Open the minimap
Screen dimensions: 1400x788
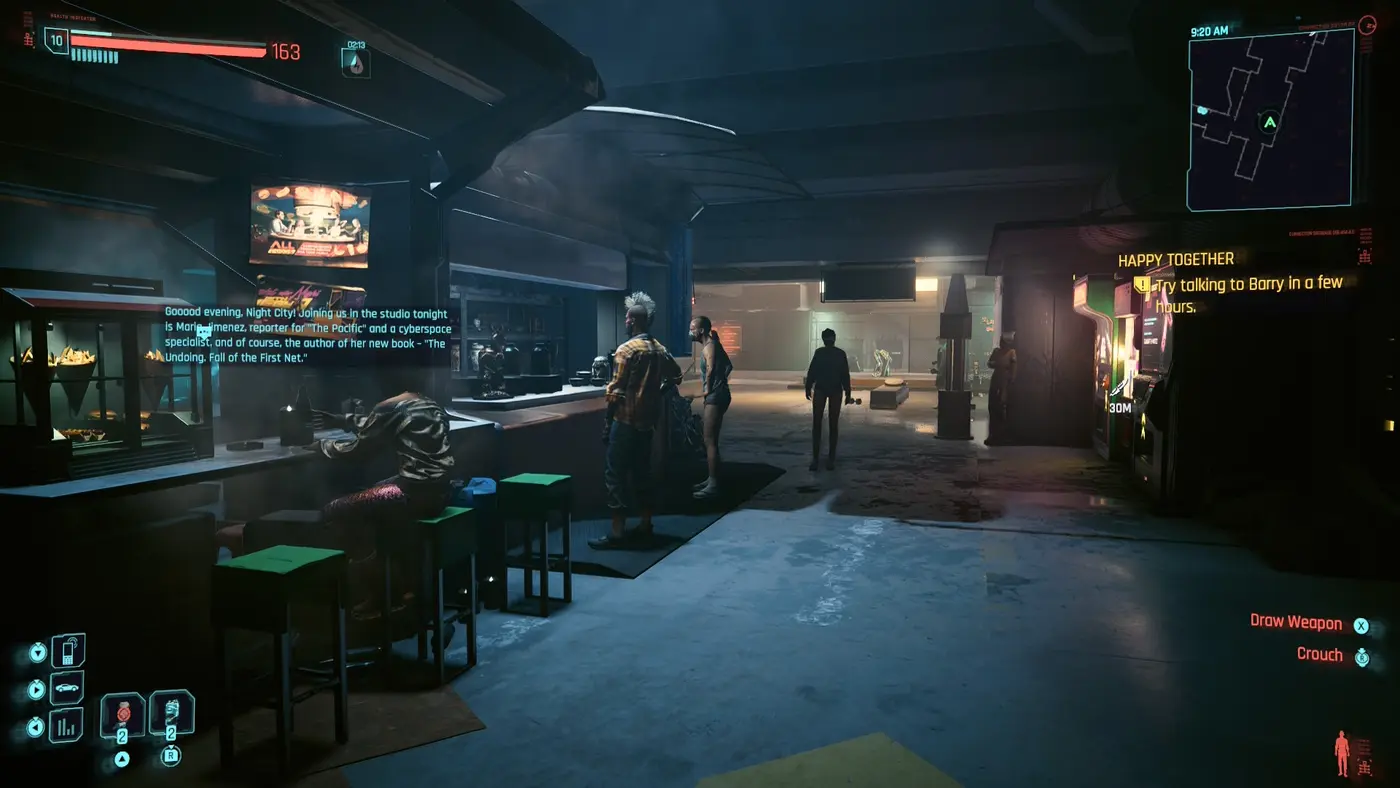point(1270,120)
